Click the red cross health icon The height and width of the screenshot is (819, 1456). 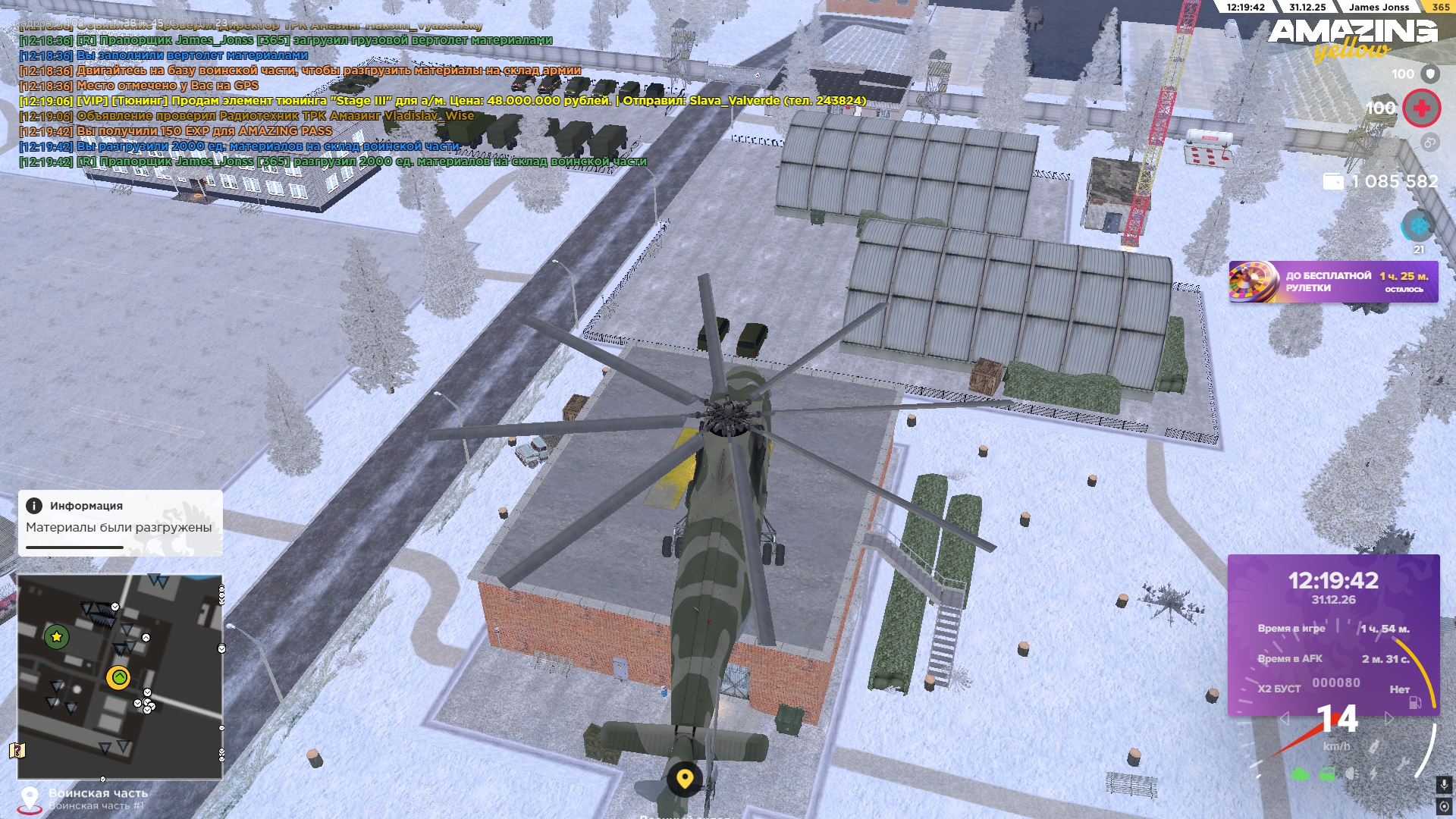[x=1421, y=108]
